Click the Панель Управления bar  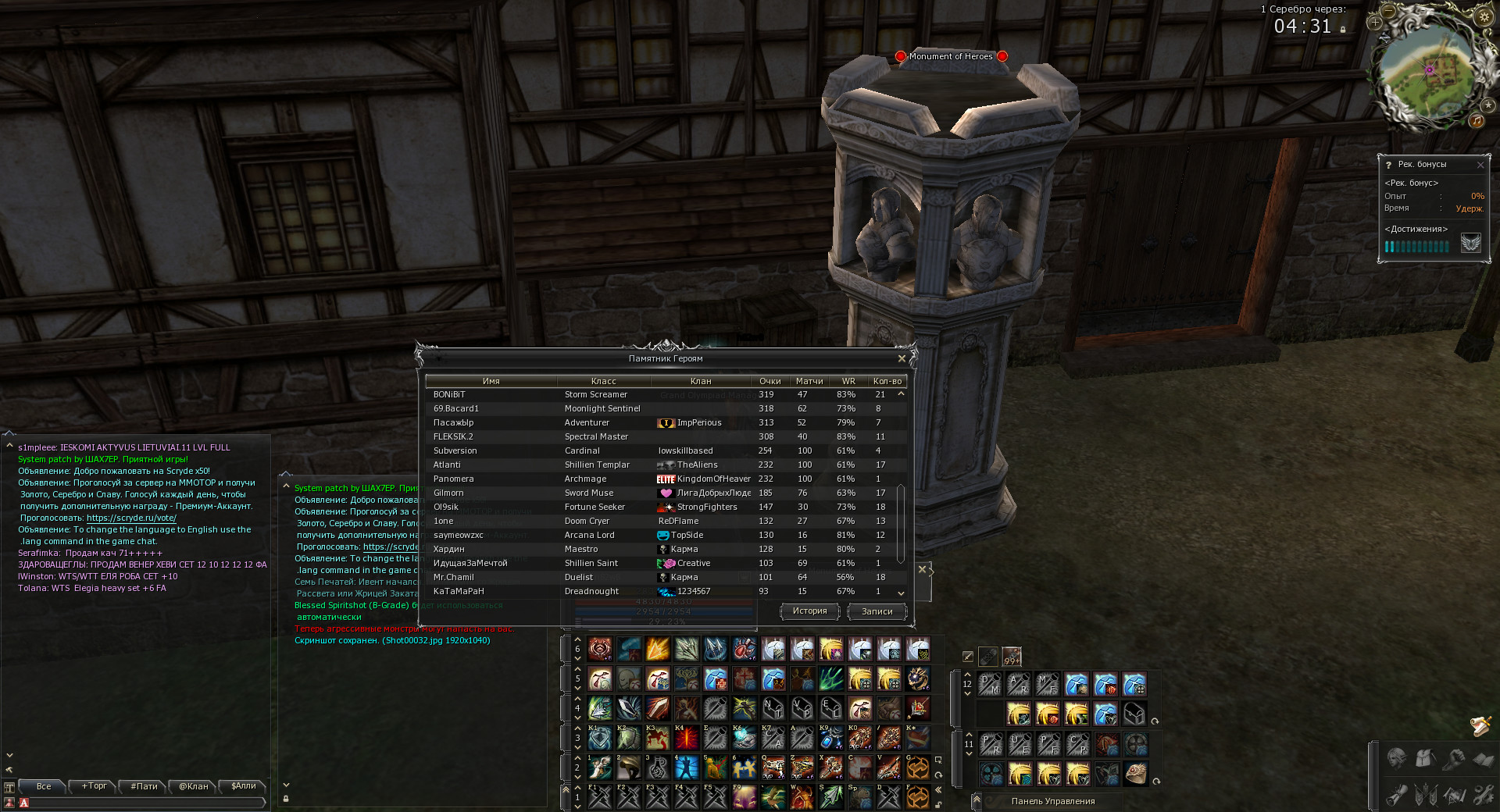coord(1052,801)
